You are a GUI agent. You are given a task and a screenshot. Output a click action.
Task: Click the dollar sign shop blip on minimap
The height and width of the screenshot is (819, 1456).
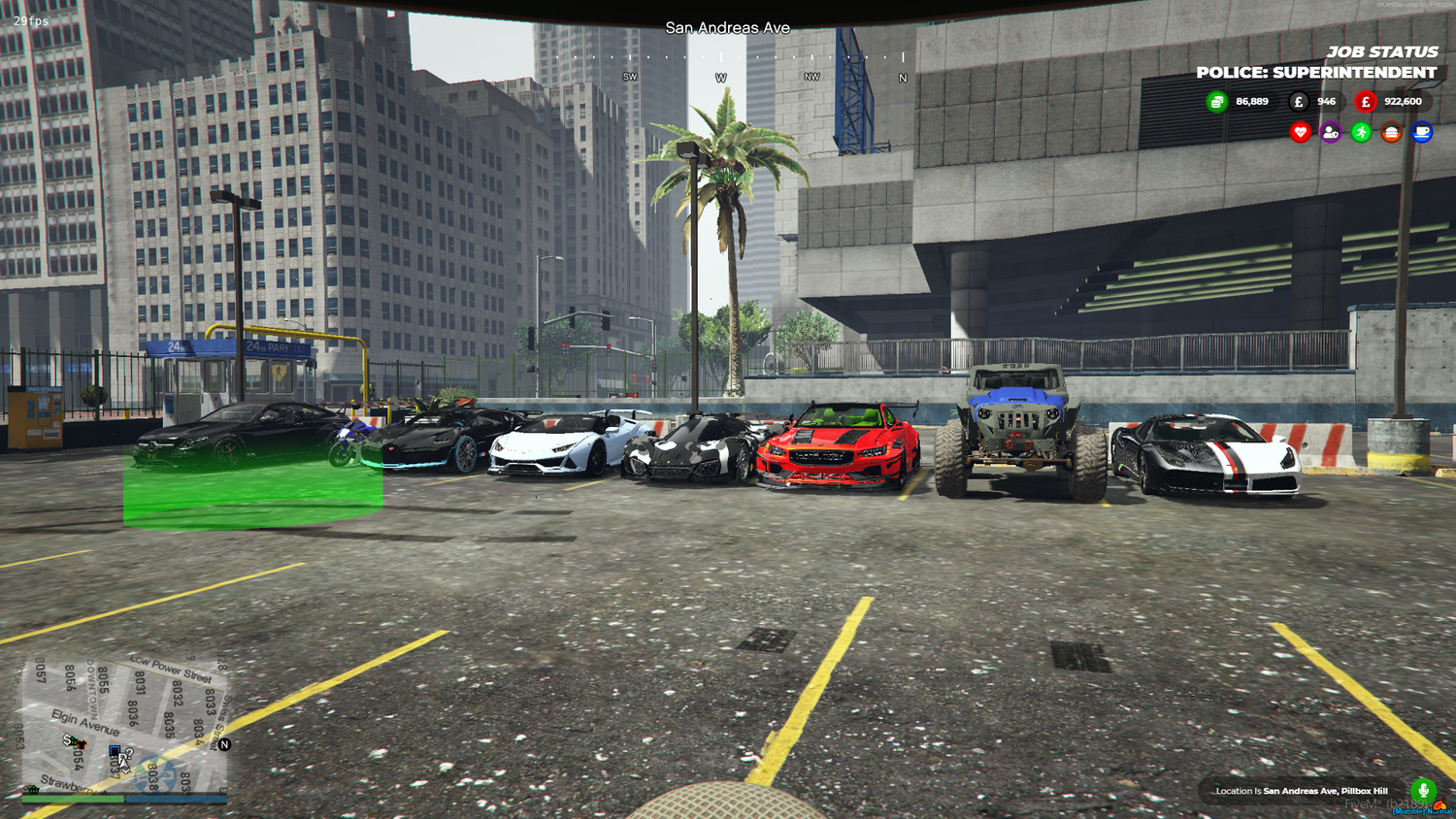67,740
